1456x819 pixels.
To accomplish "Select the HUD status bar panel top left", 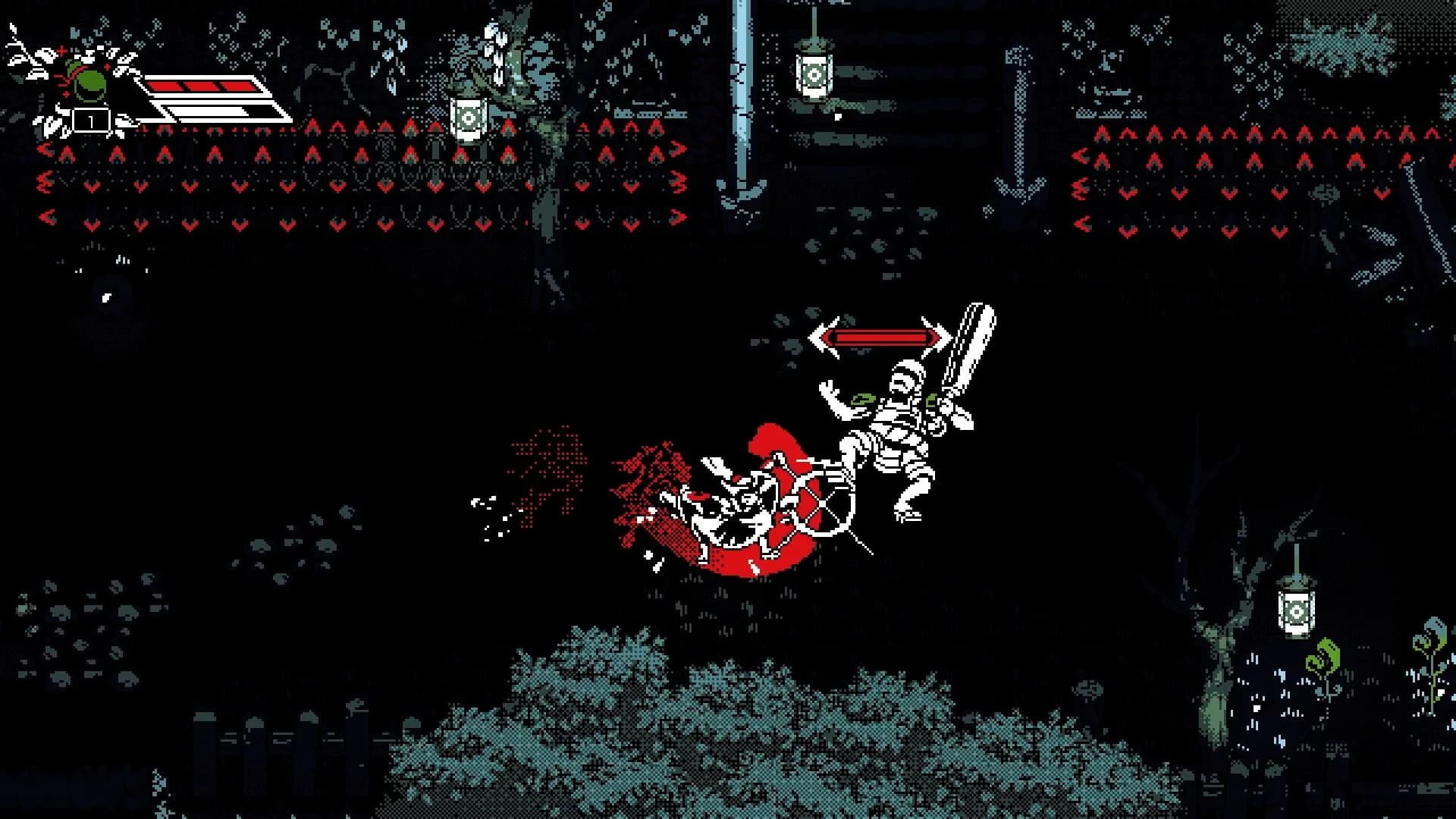I will 201,99.
